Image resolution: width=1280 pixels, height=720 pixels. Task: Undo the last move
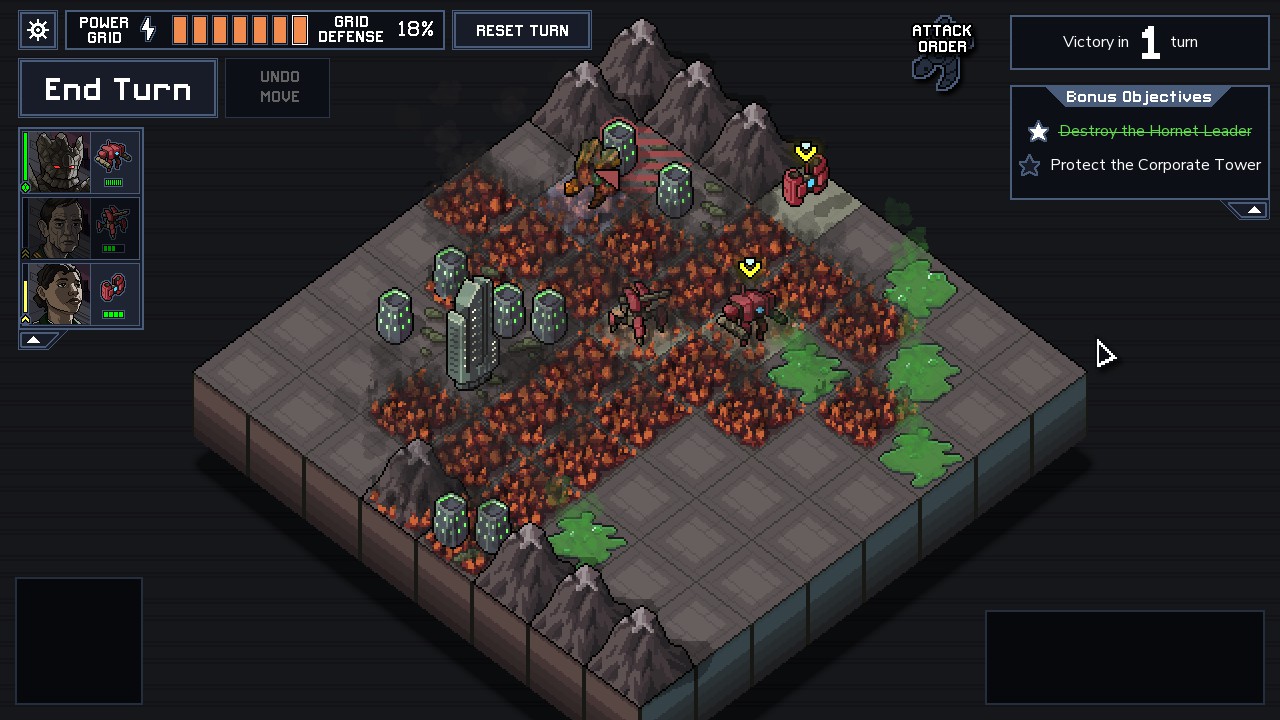(x=279, y=87)
